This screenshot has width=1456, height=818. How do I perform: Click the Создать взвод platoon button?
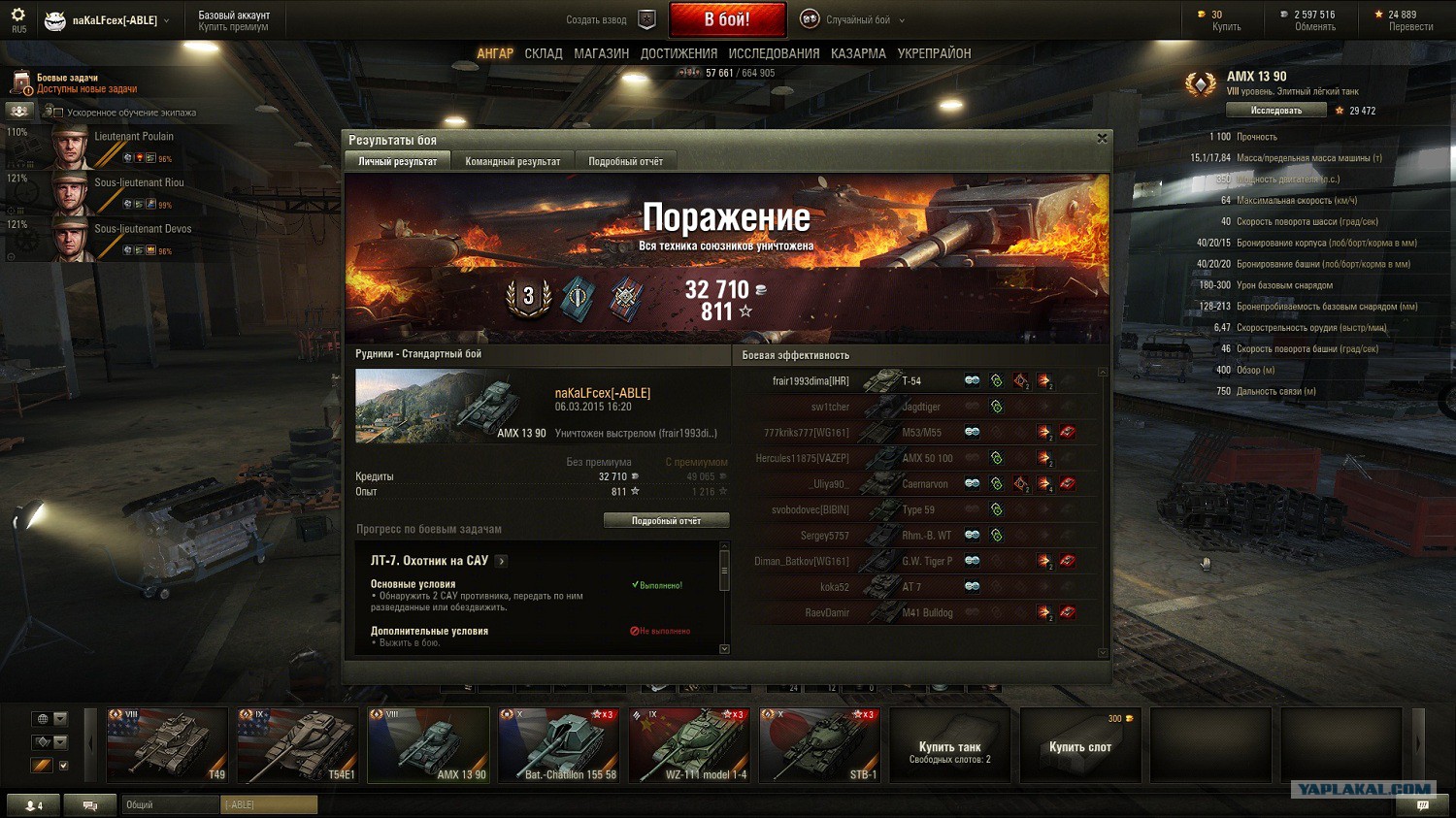tap(611, 19)
